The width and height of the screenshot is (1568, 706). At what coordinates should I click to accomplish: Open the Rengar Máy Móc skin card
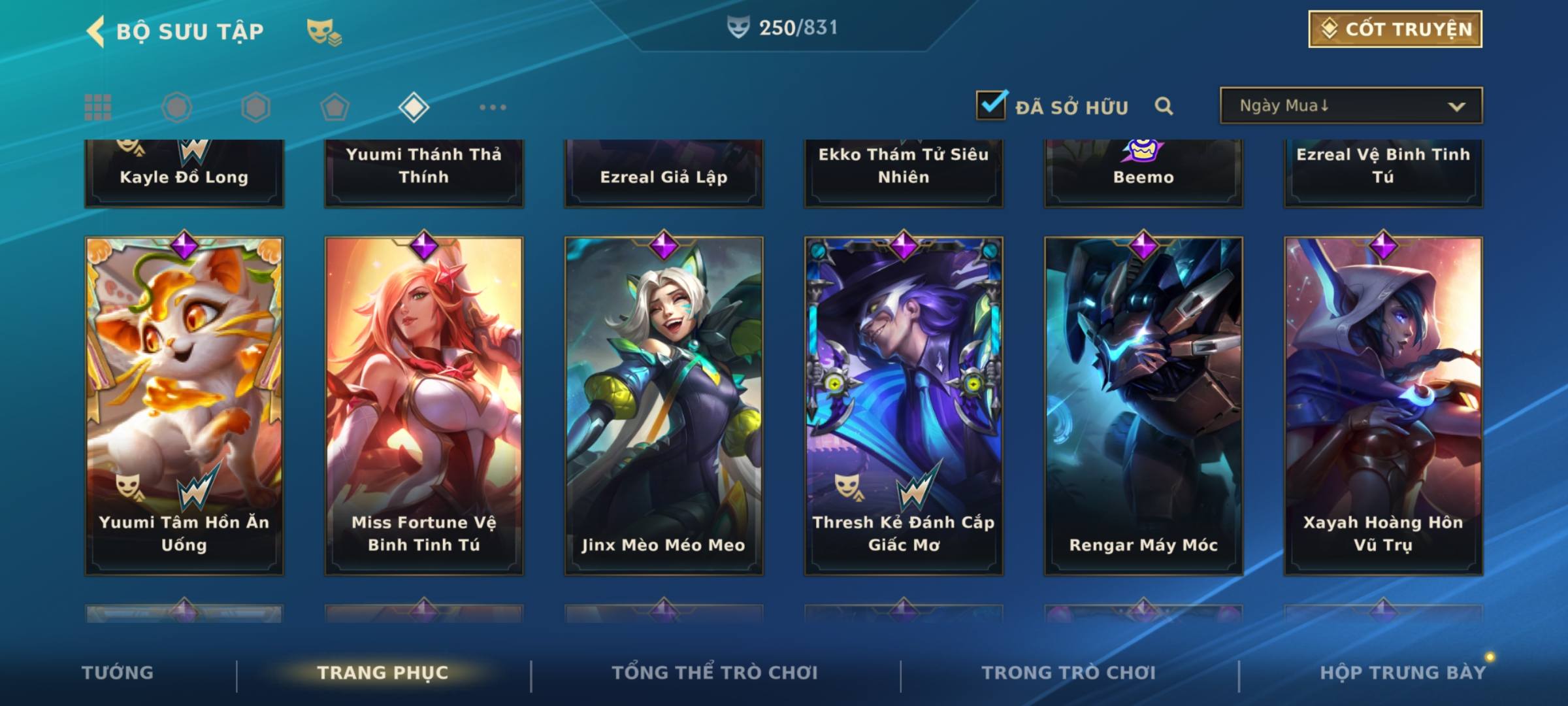(x=1143, y=405)
